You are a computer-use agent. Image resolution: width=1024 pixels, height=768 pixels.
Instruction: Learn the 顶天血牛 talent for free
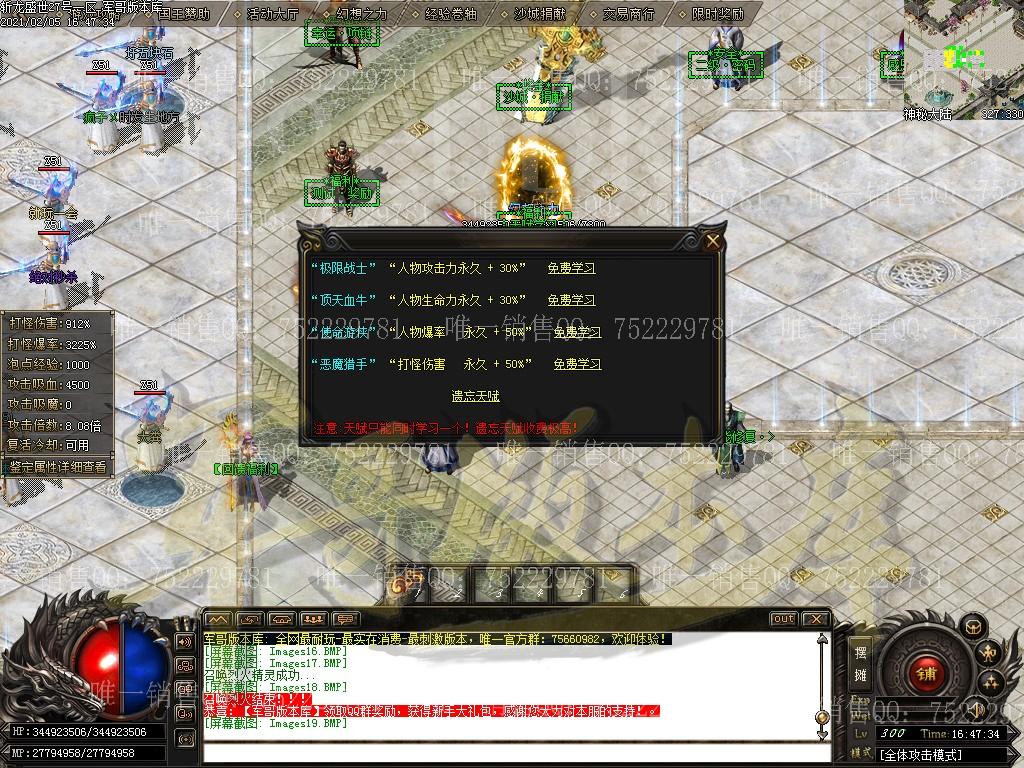(x=571, y=300)
